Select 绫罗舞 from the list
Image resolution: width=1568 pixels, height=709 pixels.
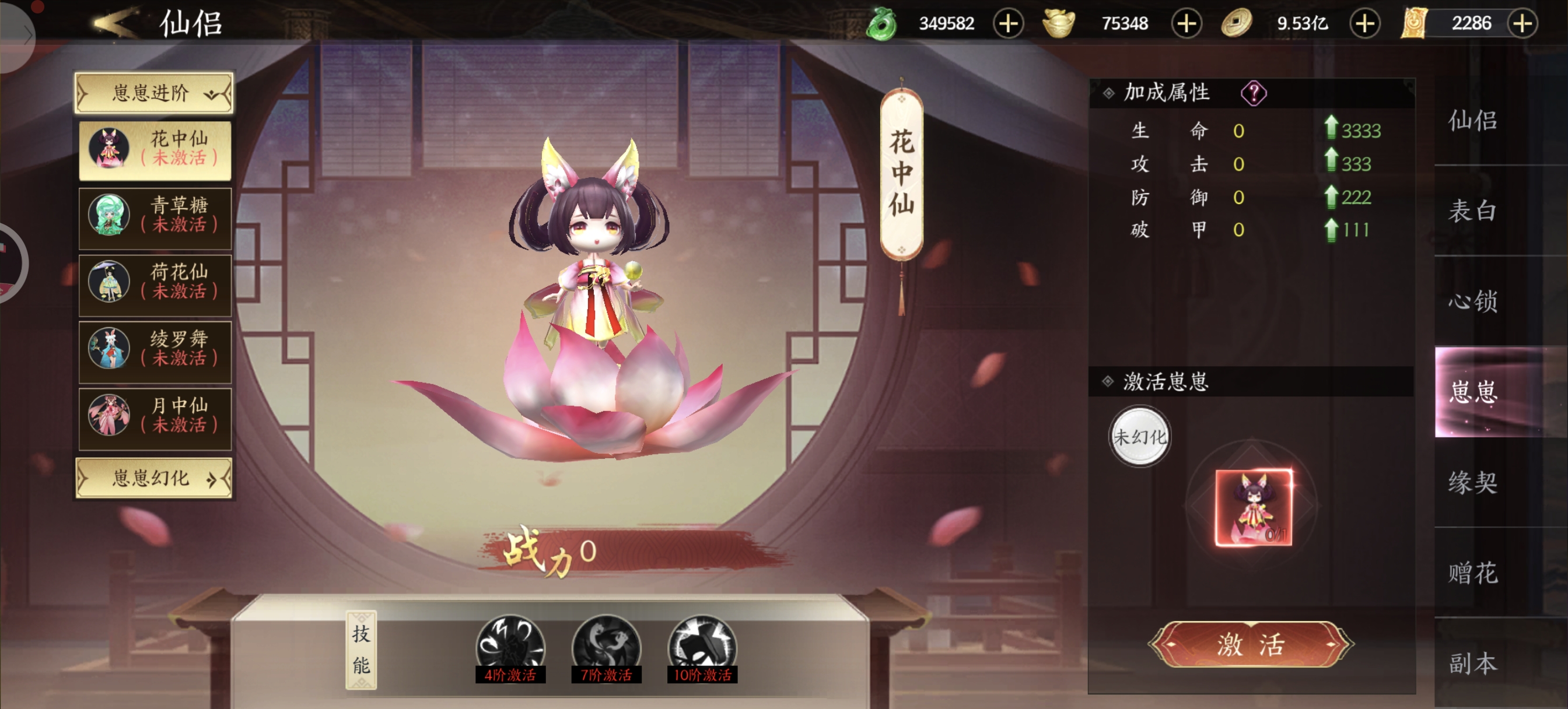[x=155, y=350]
